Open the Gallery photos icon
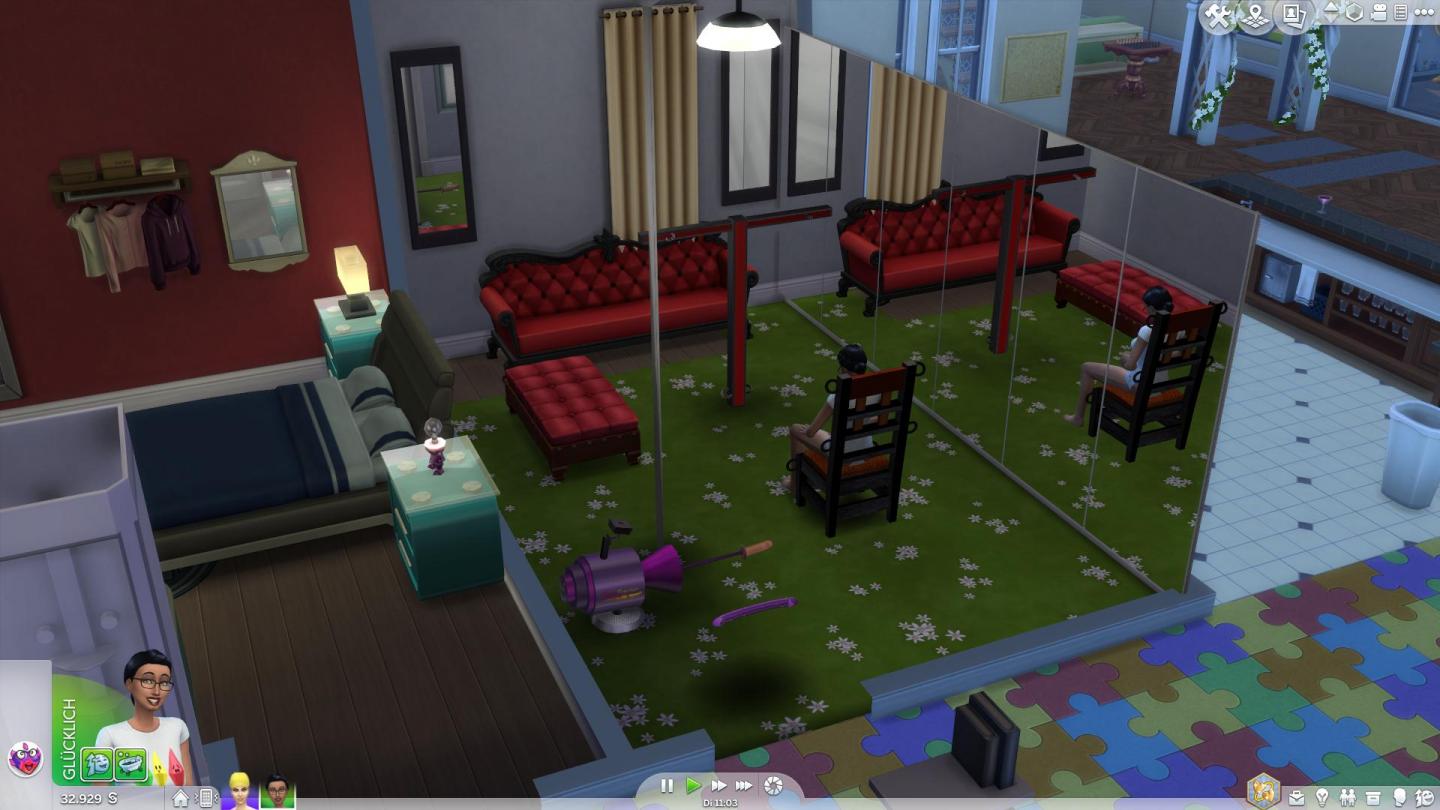The image size is (1440, 810). pos(1294,14)
